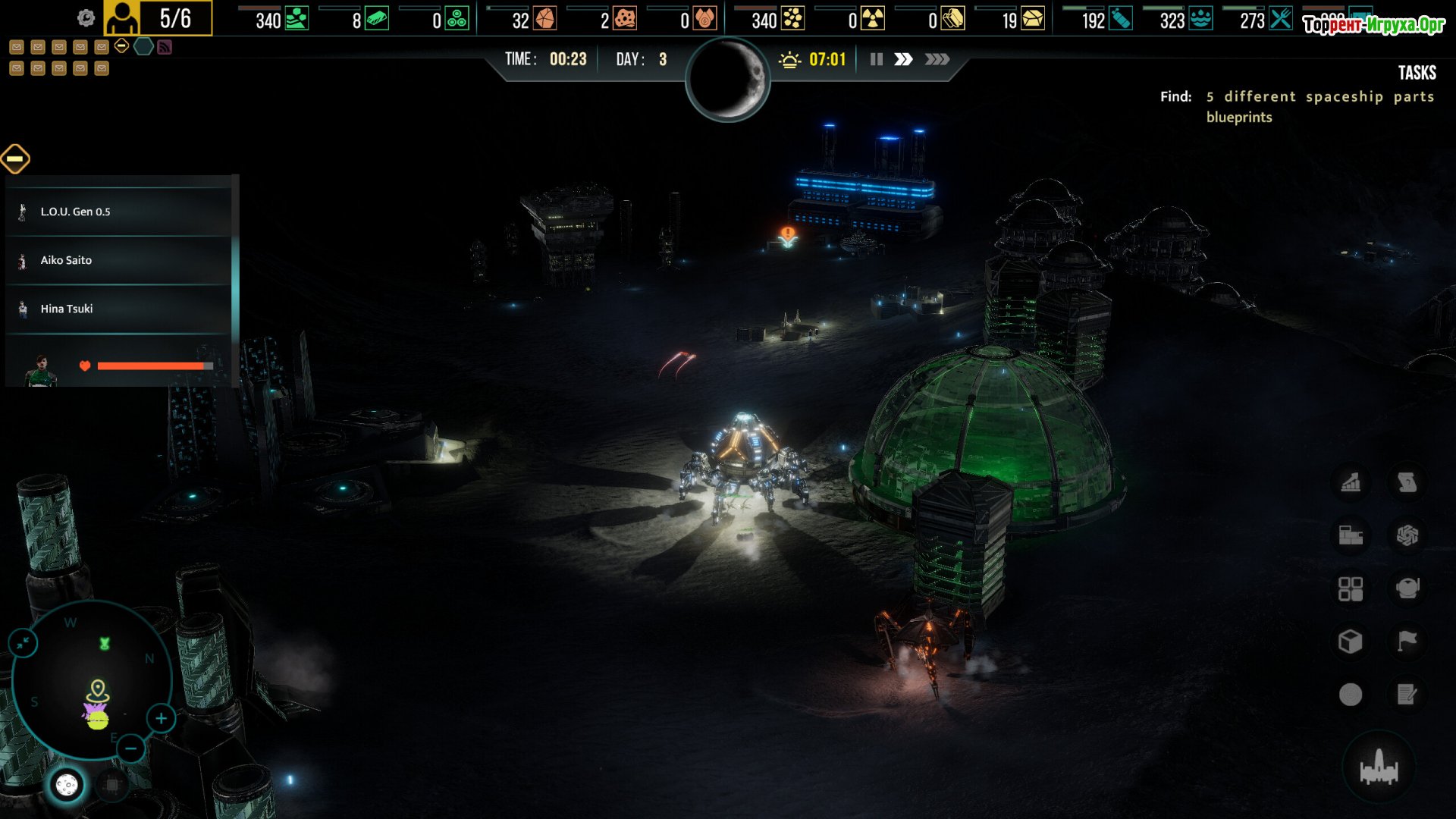Image resolution: width=1456 pixels, height=819 pixels.
Task: Open the astronaut helmet crew menu
Action: pyautogui.click(x=1407, y=588)
